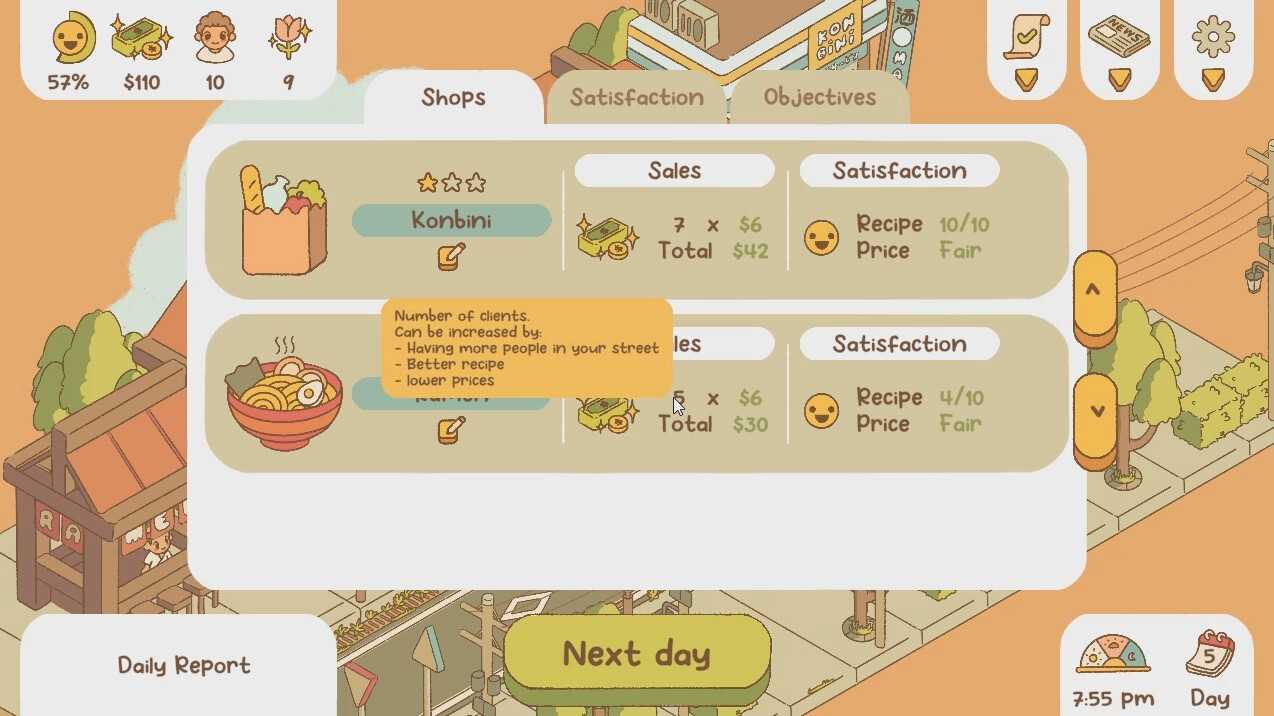Open the Objectives tab
The width and height of the screenshot is (1274, 716).
pyautogui.click(x=819, y=97)
